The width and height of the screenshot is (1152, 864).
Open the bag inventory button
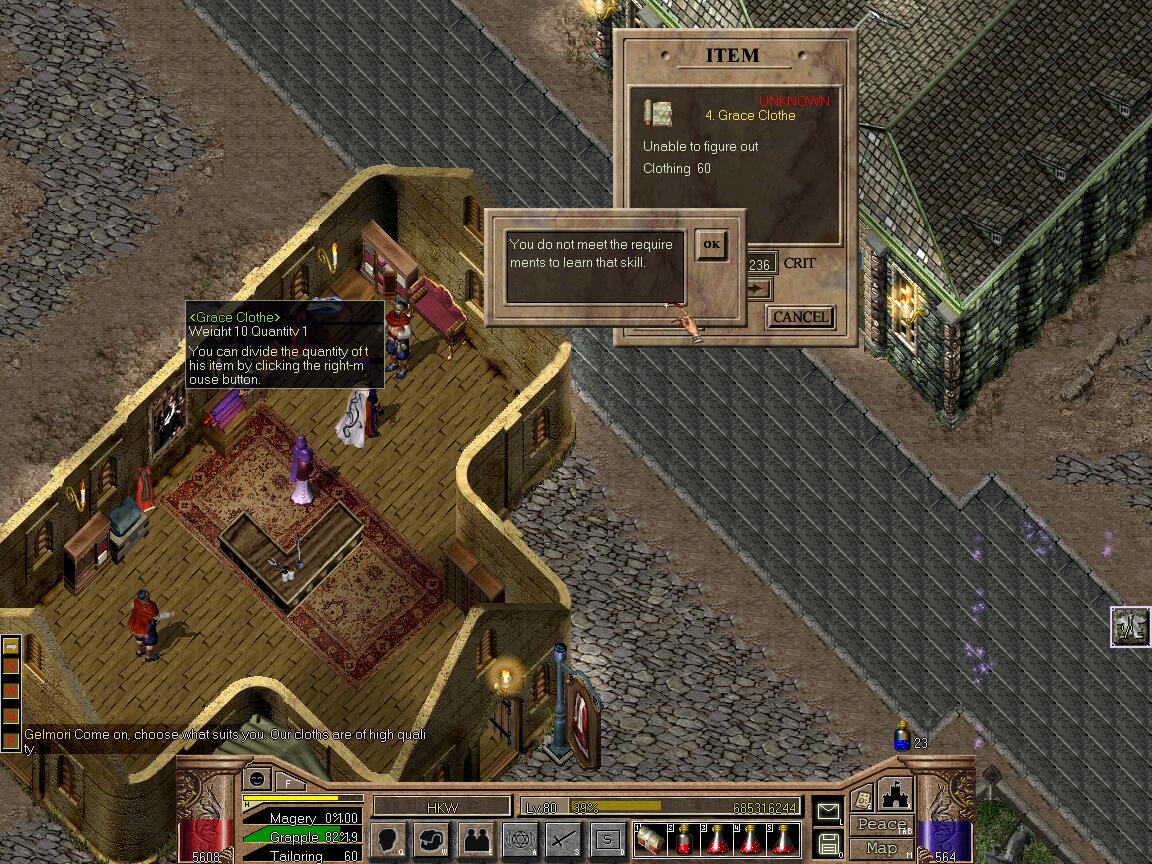pos(431,840)
